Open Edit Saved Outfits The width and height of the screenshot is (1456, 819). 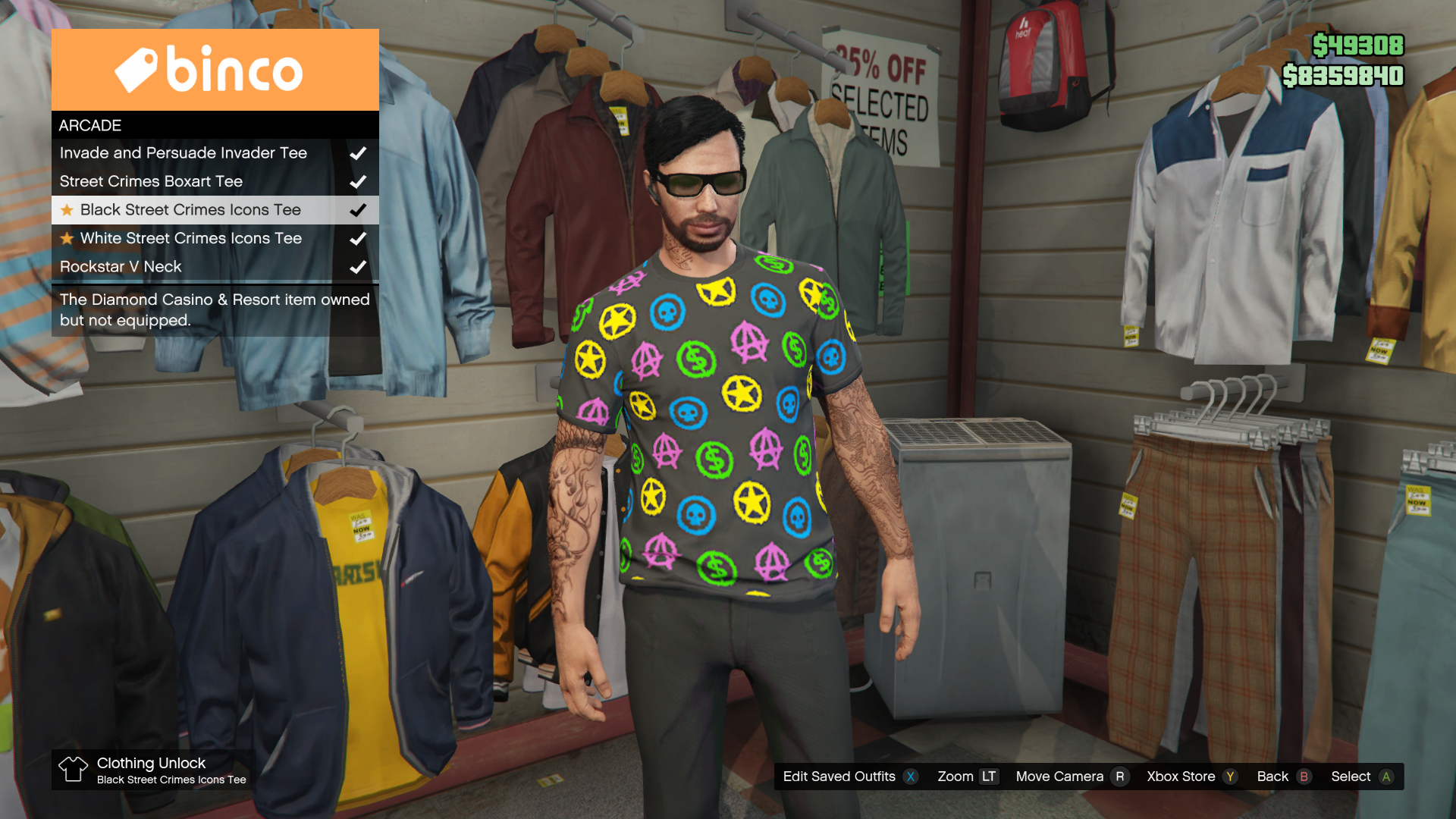[x=849, y=777]
